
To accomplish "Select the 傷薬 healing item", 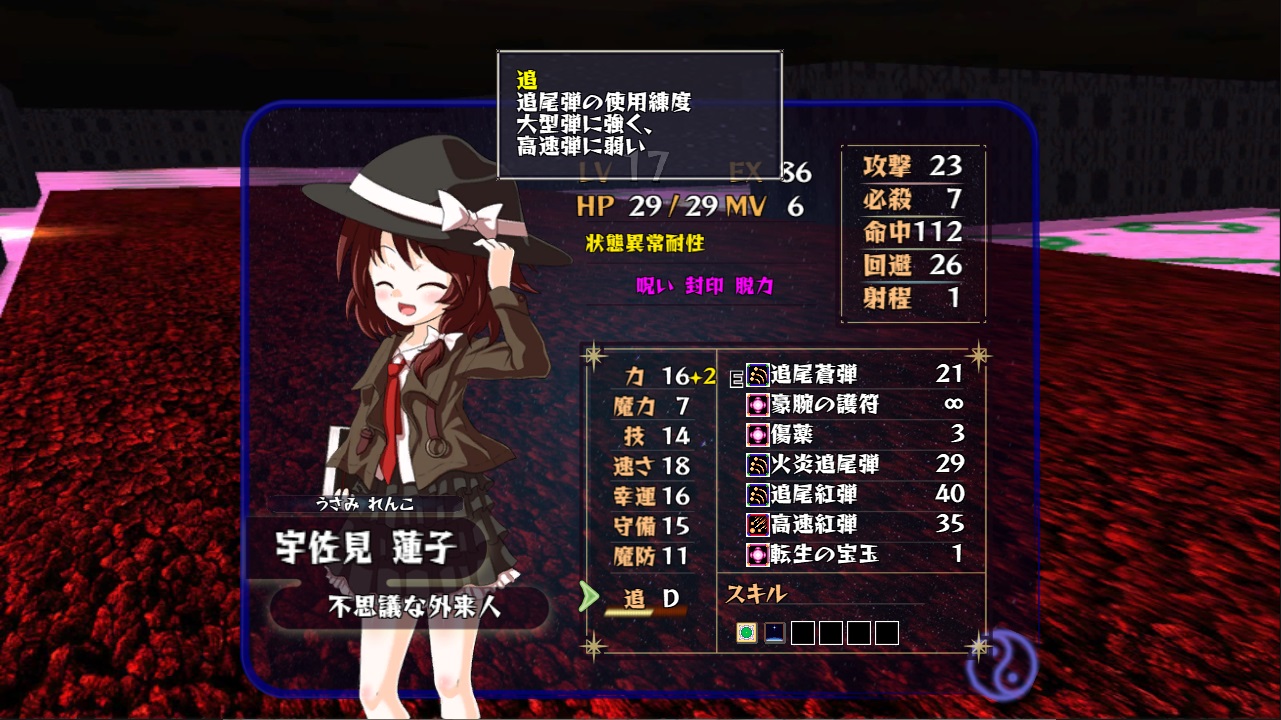I will (x=853, y=435).
